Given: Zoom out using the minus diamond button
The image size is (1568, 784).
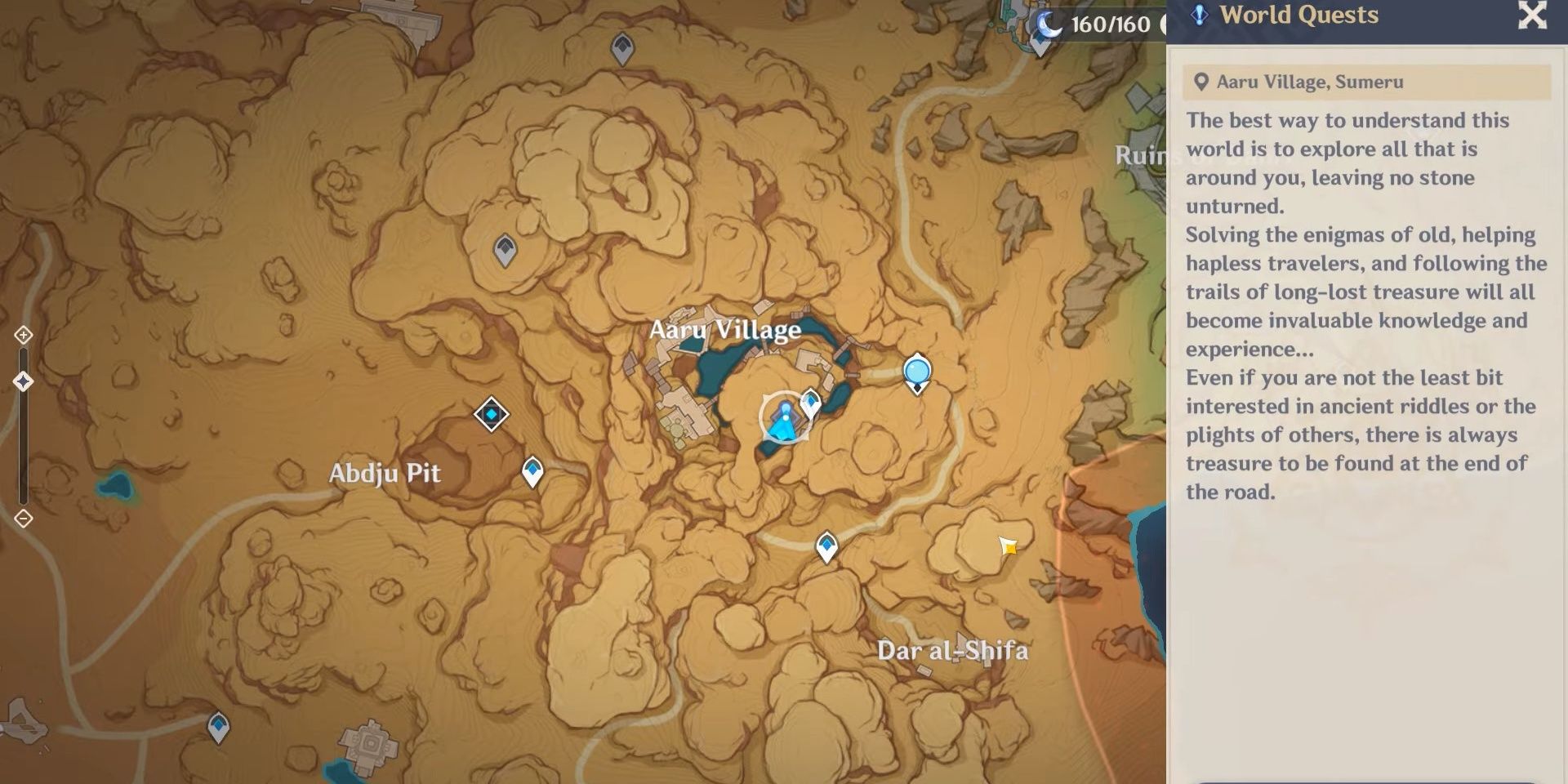Looking at the screenshot, I should (x=22, y=517).
